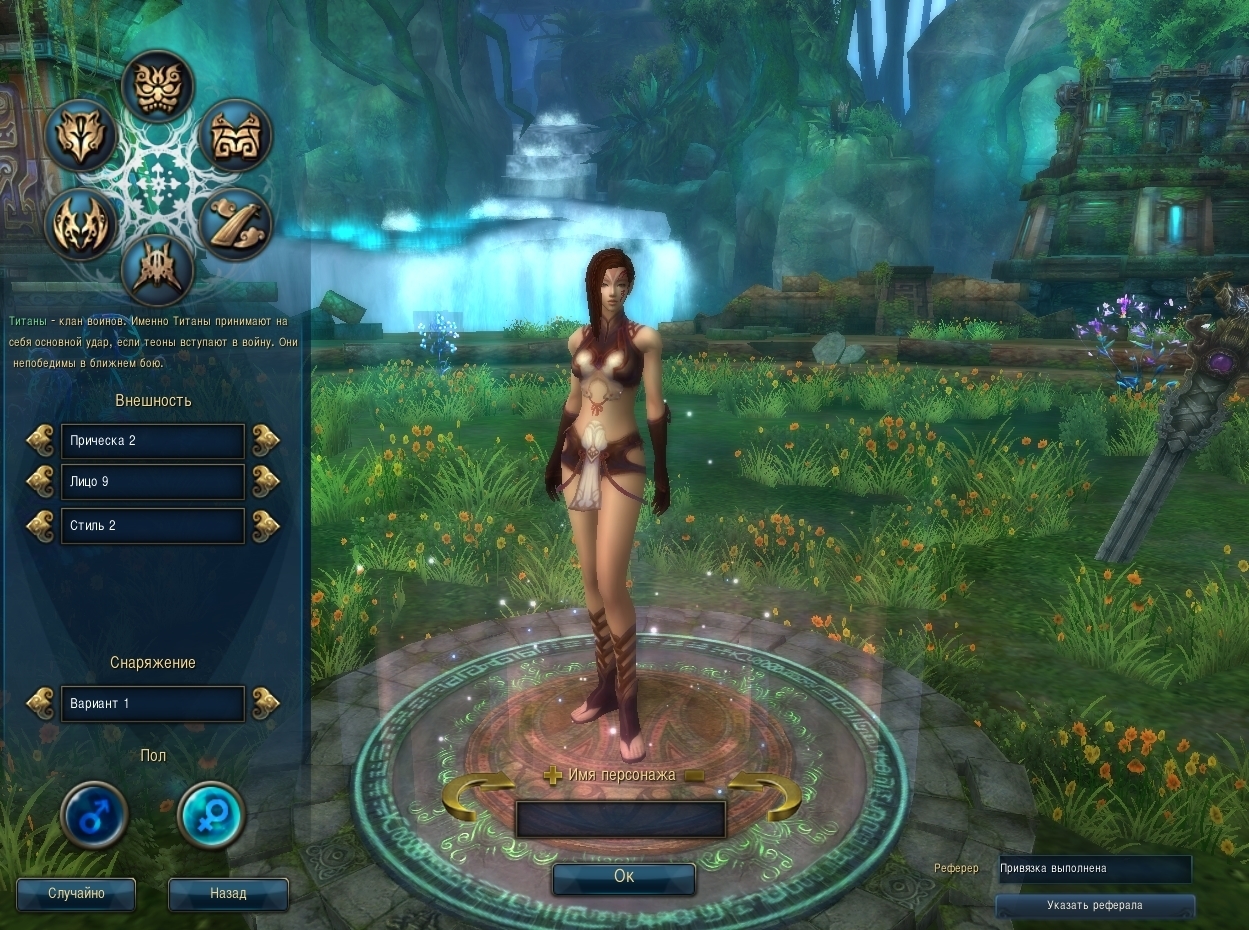Switch to the next Прическа hairstyle

(265, 440)
